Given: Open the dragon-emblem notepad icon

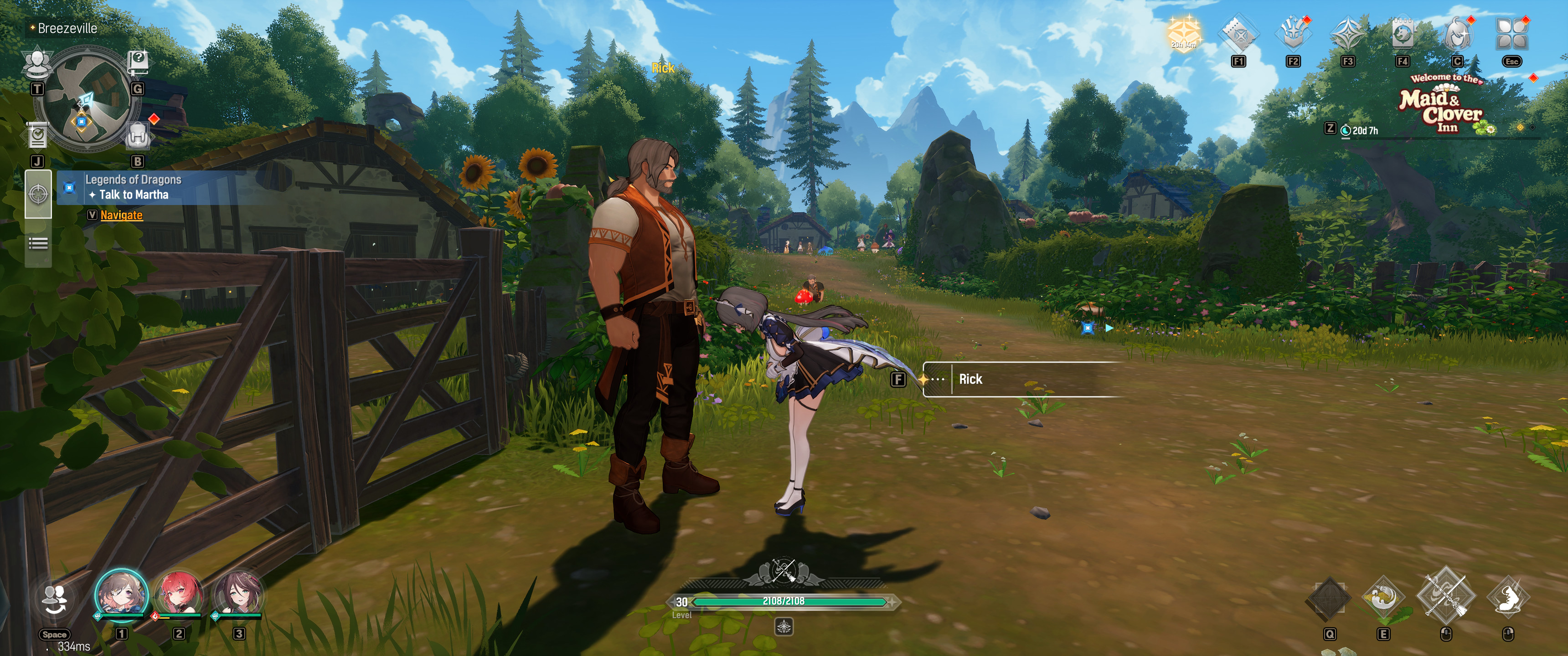Looking at the screenshot, I should click(1403, 34).
